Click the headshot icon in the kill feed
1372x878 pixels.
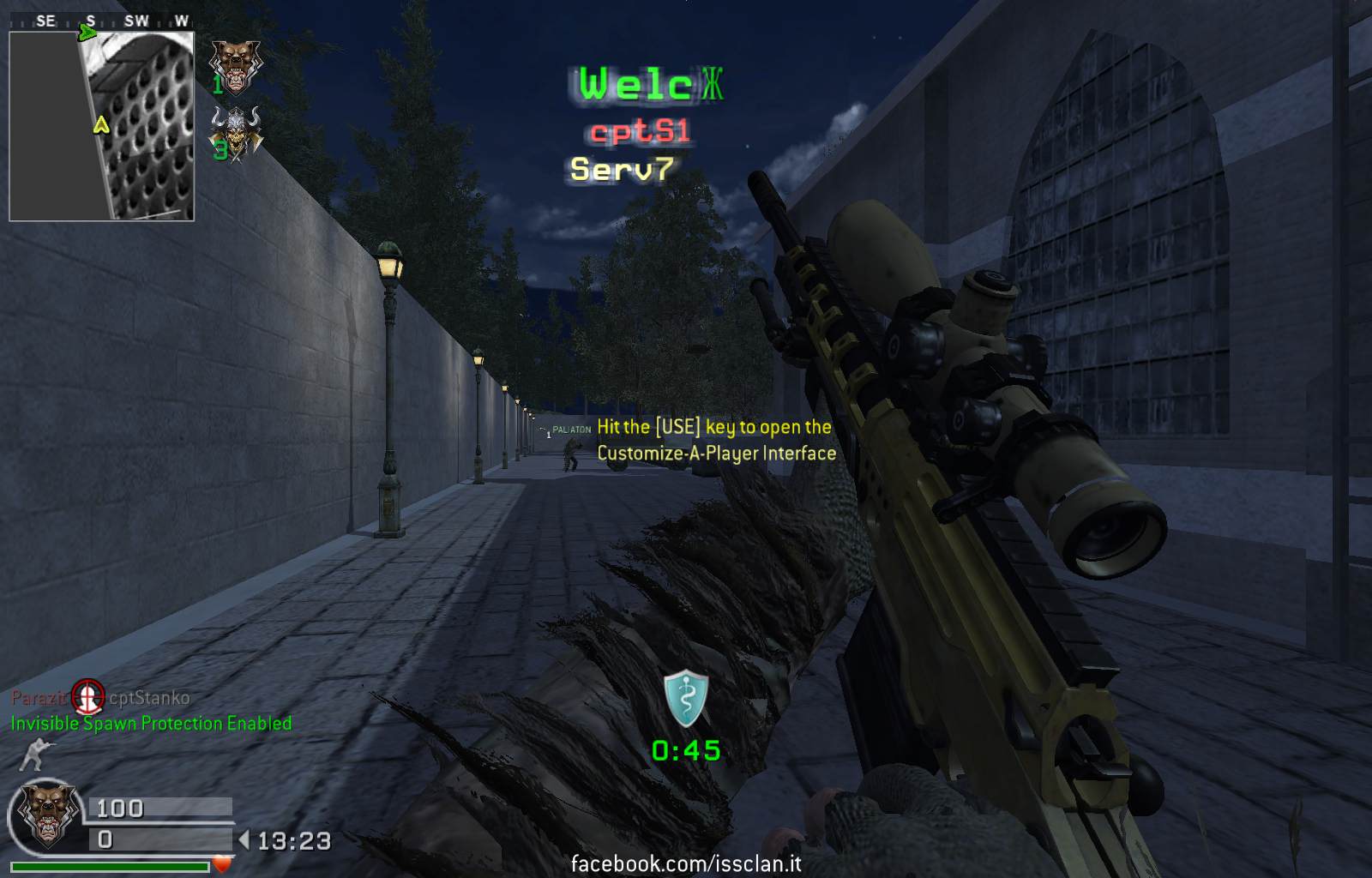[87, 696]
